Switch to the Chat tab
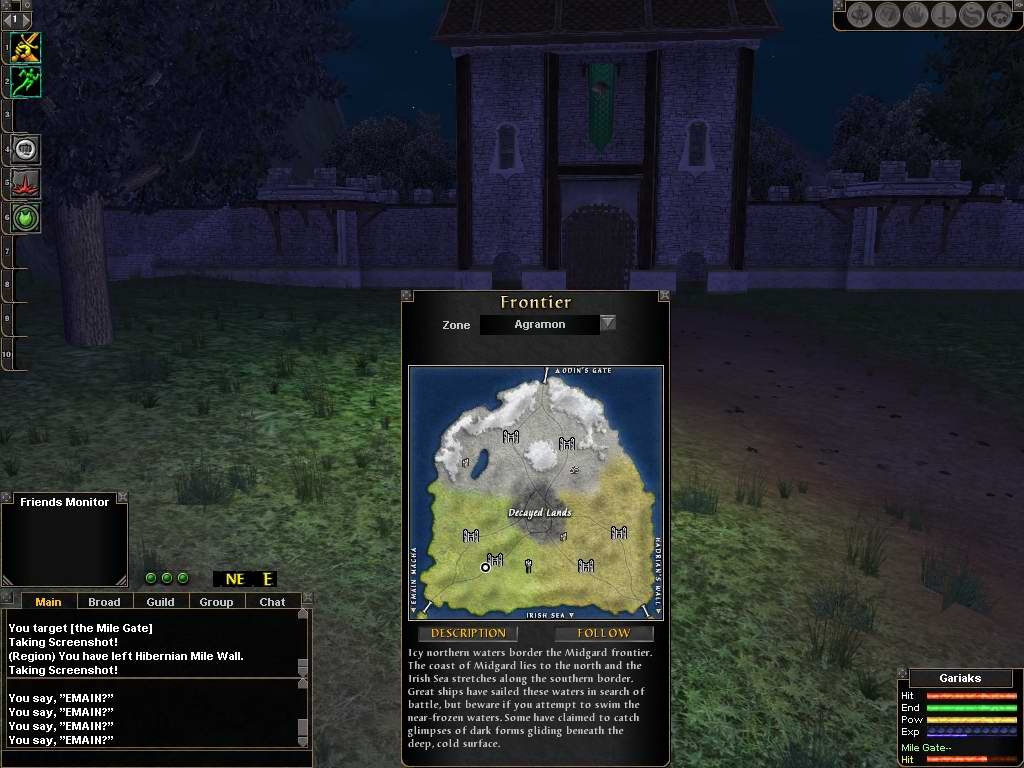Image resolution: width=1024 pixels, height=768 pixels. coord(272,602)
